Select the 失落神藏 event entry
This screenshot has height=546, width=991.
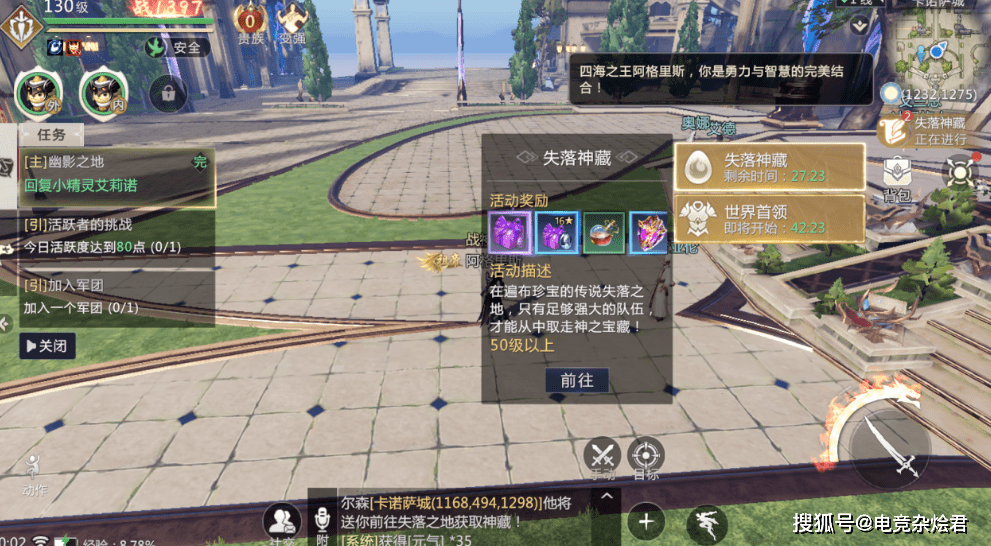coord(769,167)
